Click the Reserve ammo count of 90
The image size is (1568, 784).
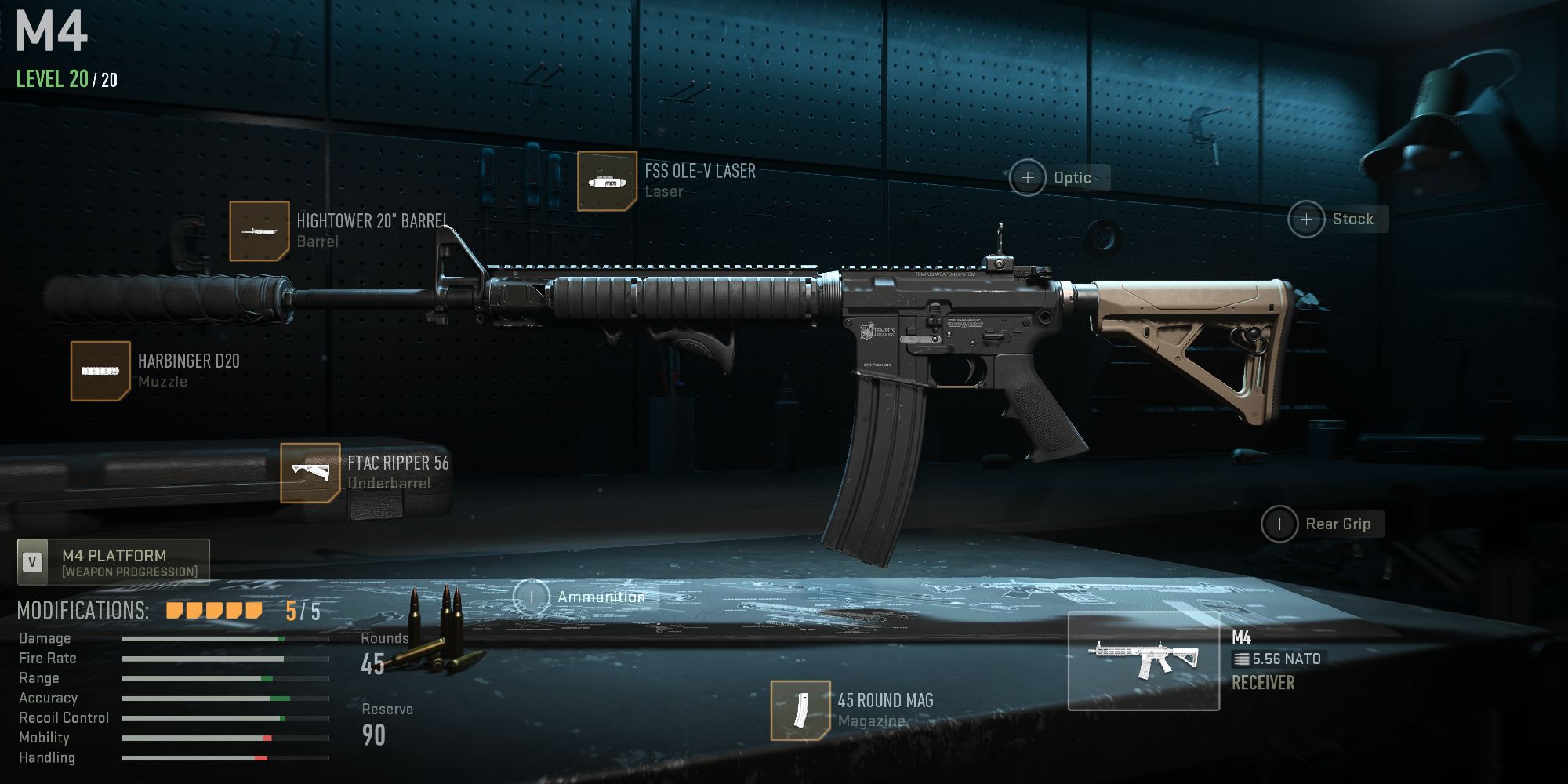(374, 735)
